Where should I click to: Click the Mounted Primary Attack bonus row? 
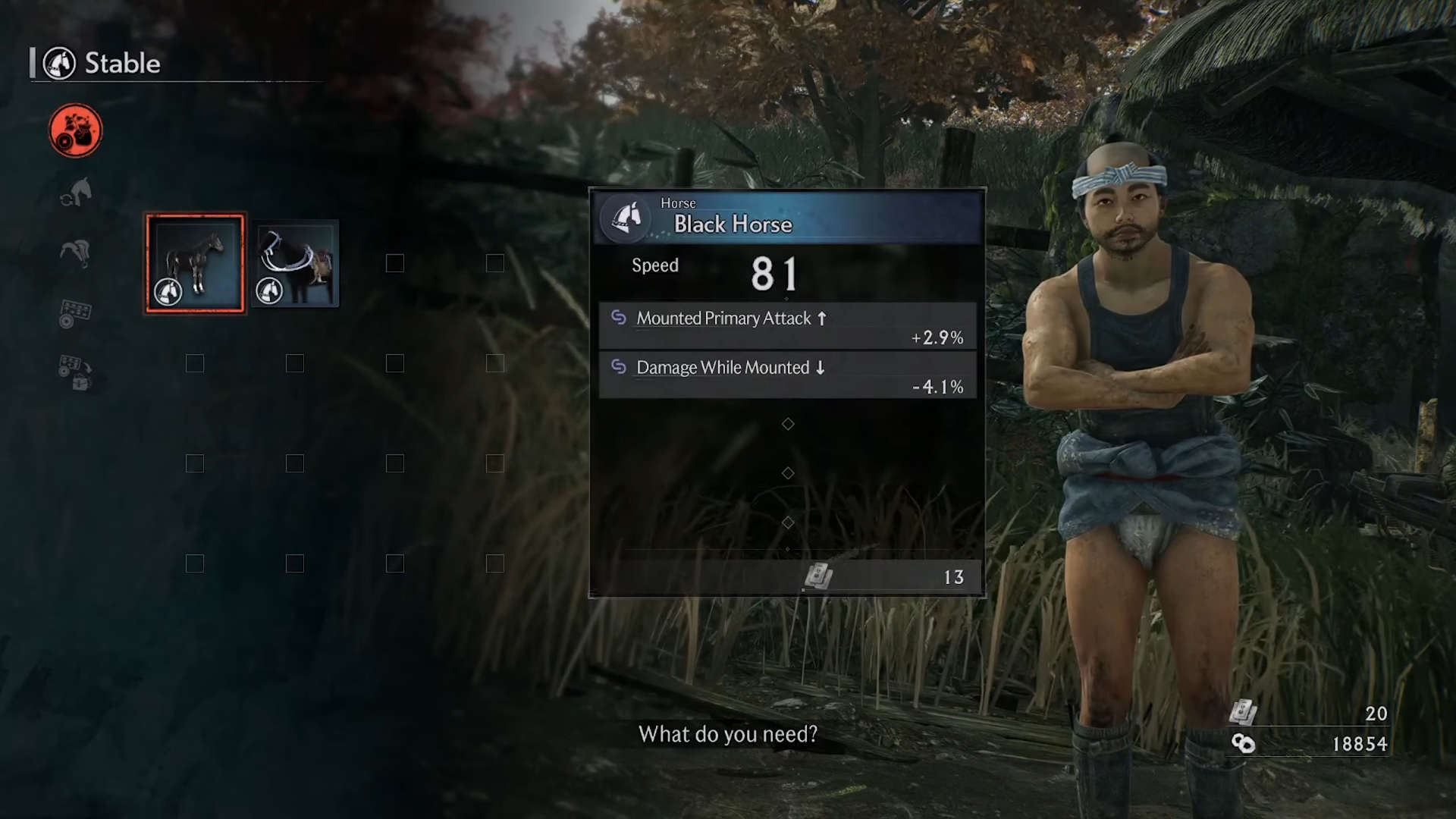point(787,326)
